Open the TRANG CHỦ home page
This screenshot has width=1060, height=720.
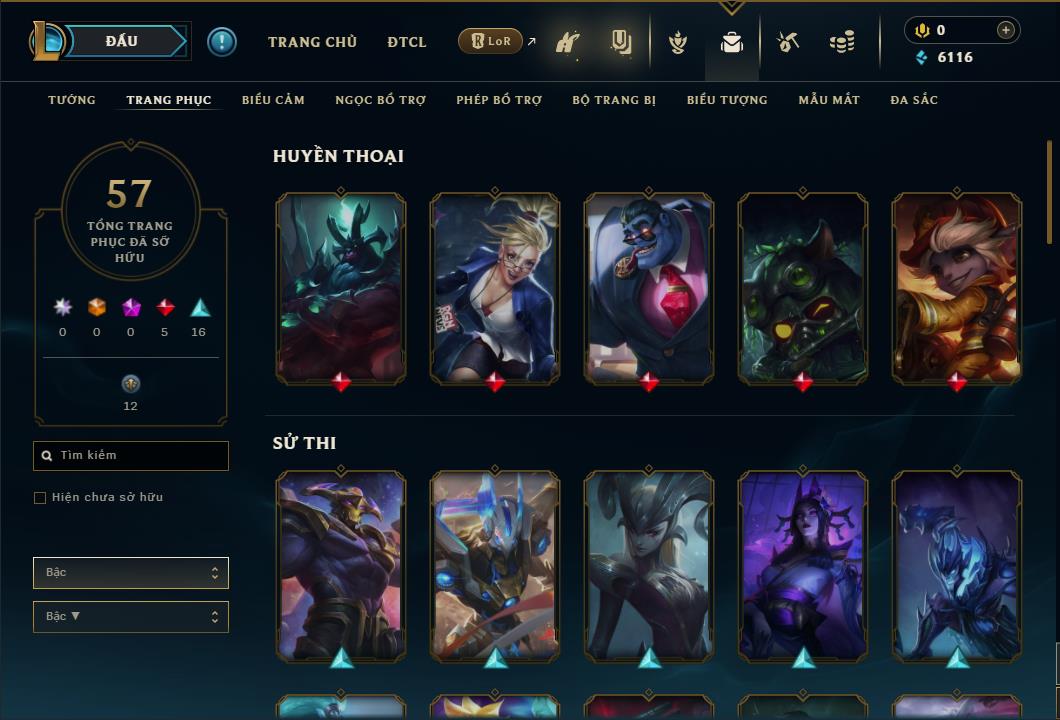coord(312,42)
